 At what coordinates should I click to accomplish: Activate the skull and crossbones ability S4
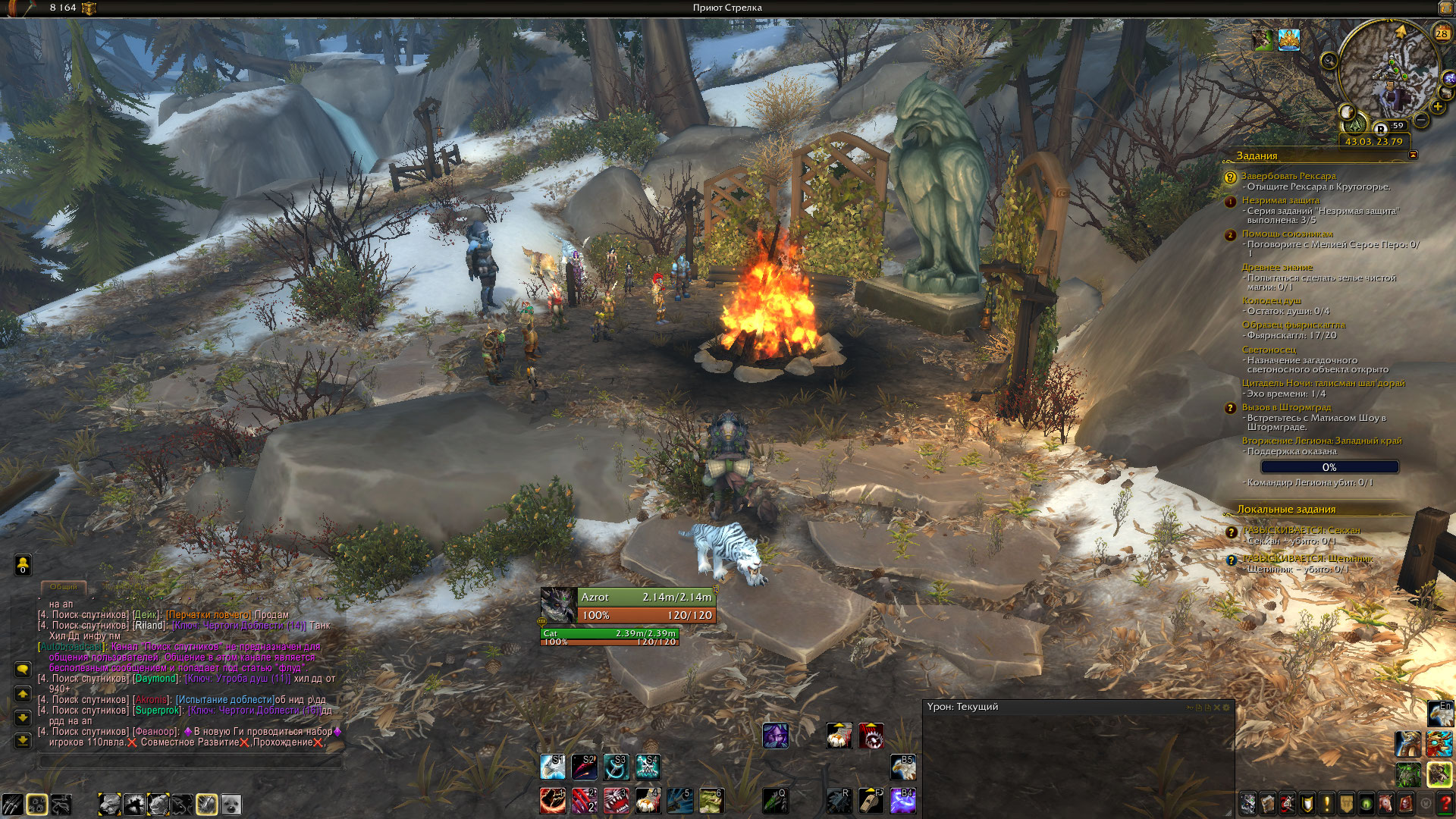click(648, 767)
